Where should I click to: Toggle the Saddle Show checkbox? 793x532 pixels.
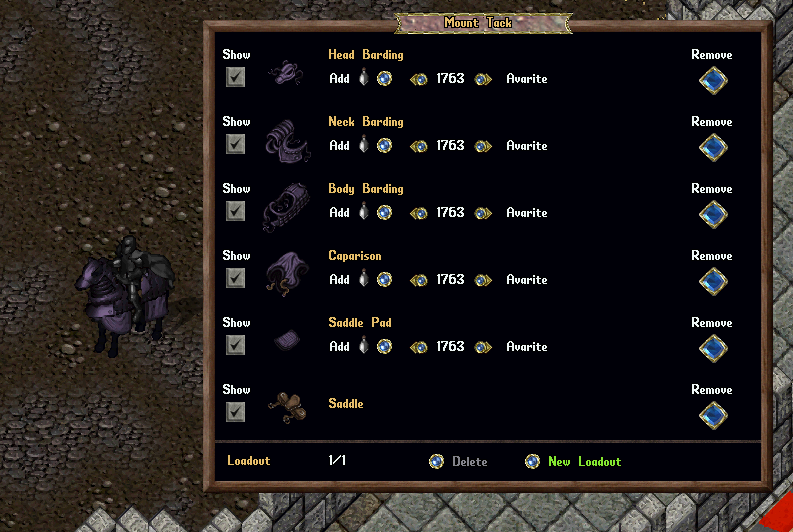click(x=235, y=412)
